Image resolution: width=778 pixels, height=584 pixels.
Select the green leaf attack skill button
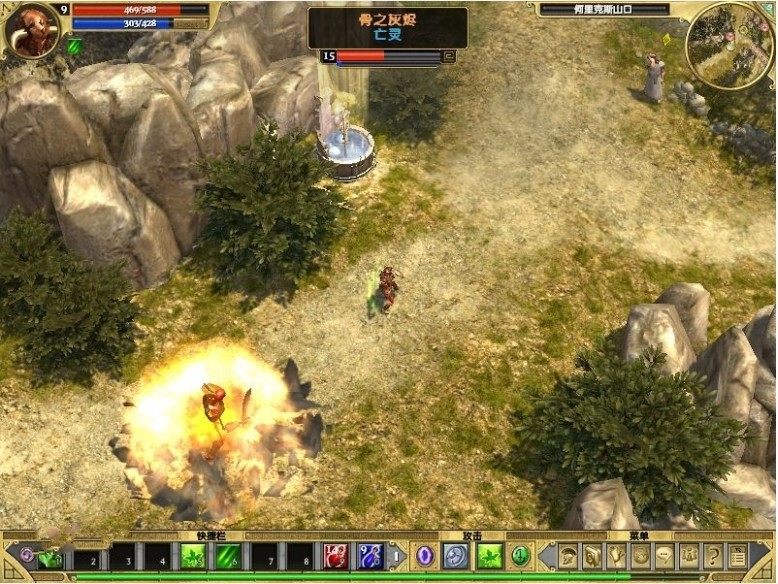[490, 556]
